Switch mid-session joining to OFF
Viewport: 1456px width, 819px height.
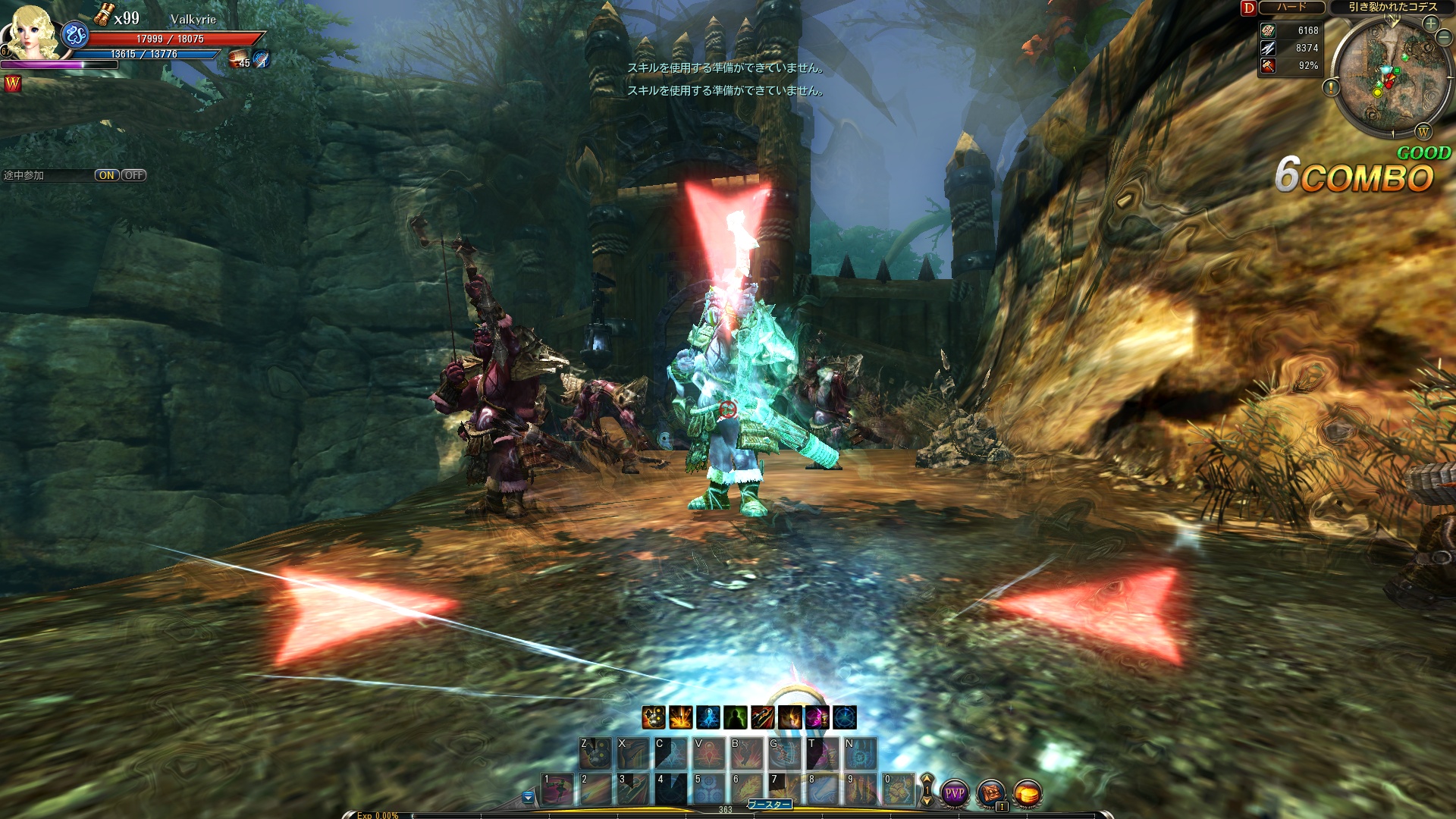(134, 175)
